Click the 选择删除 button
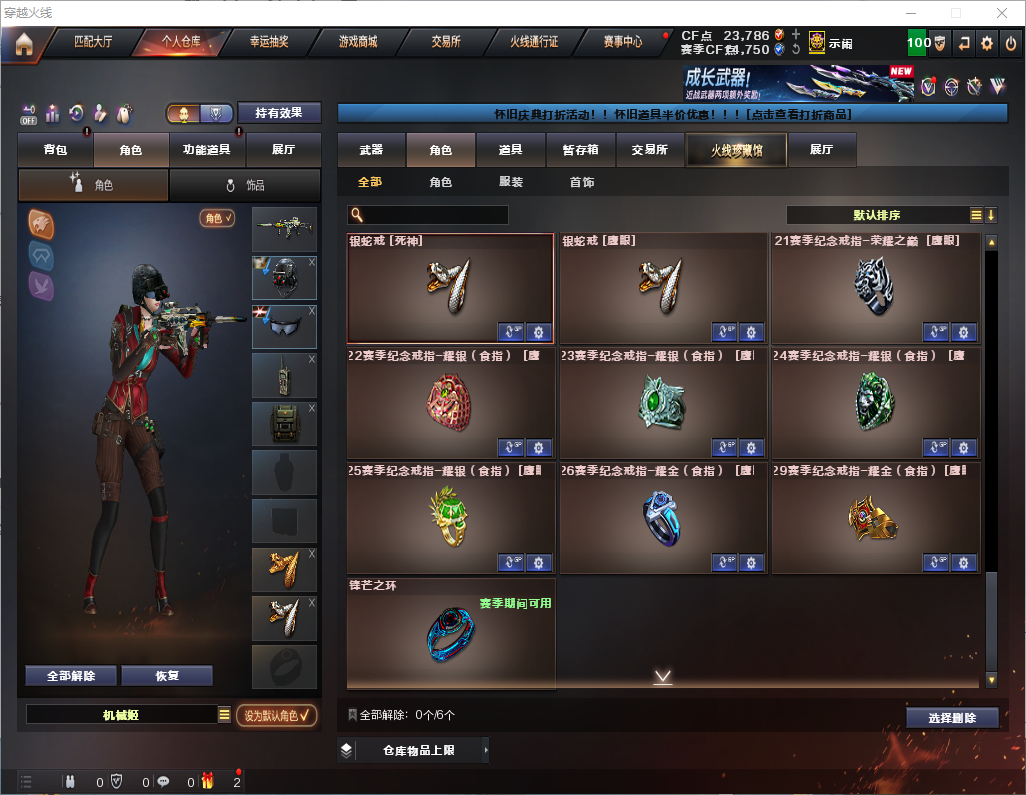 point(952,718)
